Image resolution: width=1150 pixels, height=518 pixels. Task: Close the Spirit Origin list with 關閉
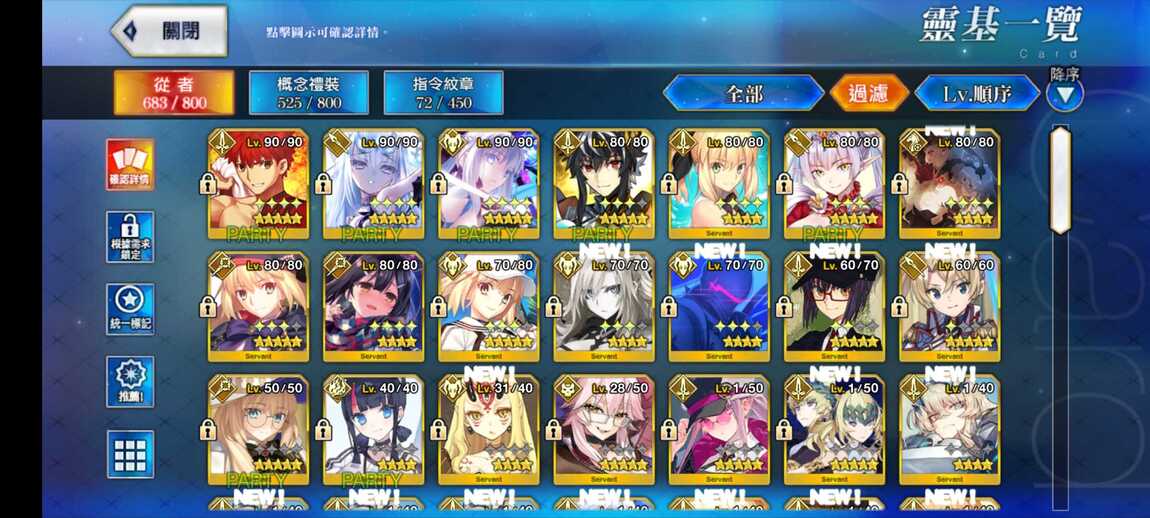coord(169,31)
